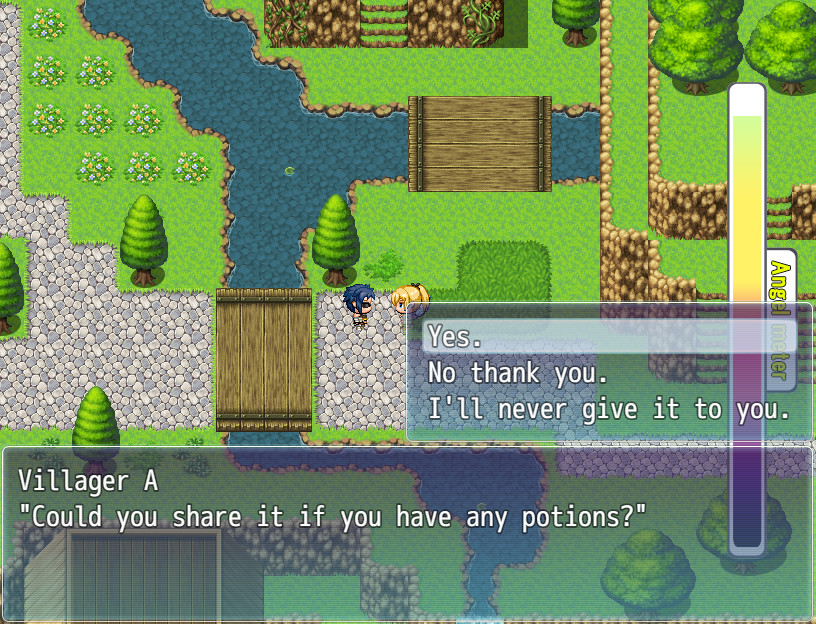Pick "I'll never give it to you."

(608, 409)
